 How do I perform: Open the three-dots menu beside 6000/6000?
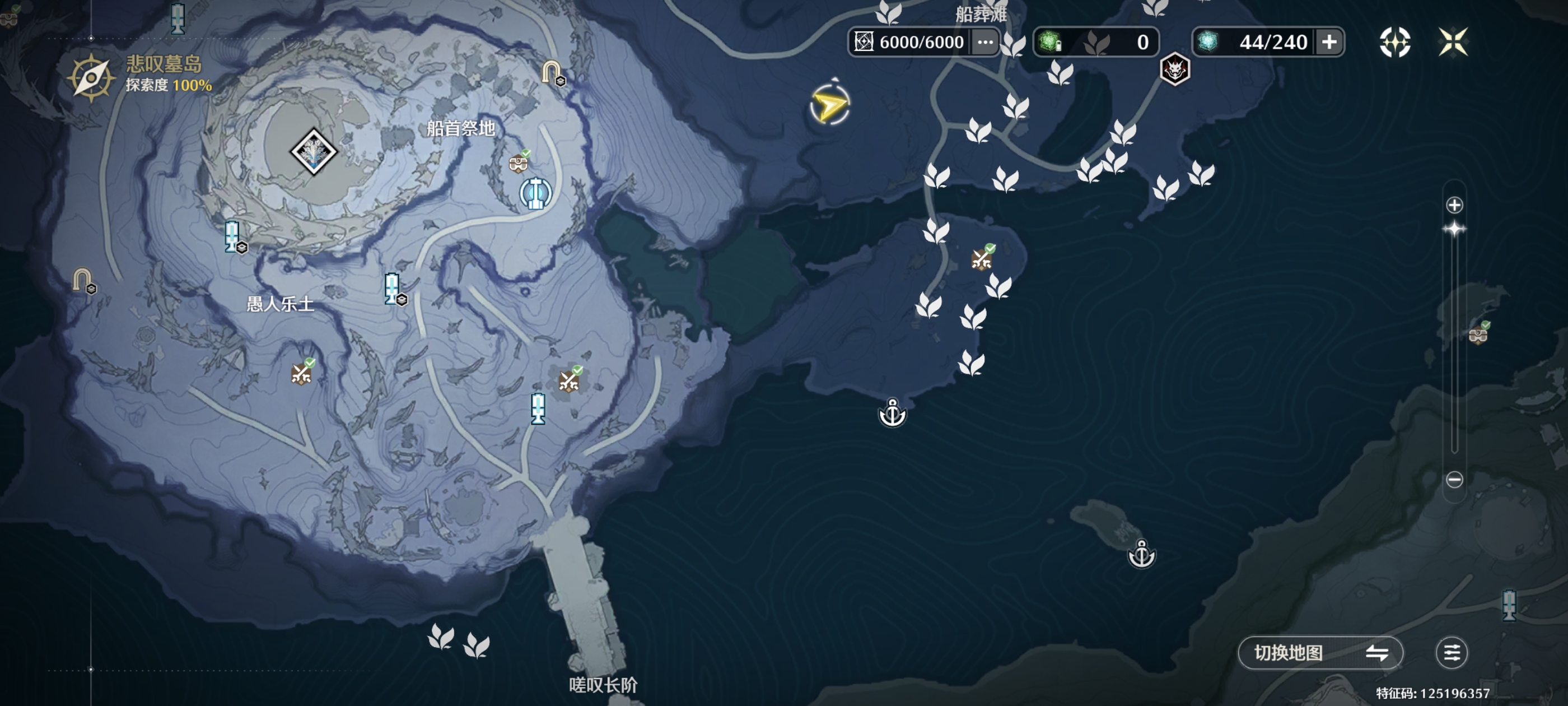[985, 42]
